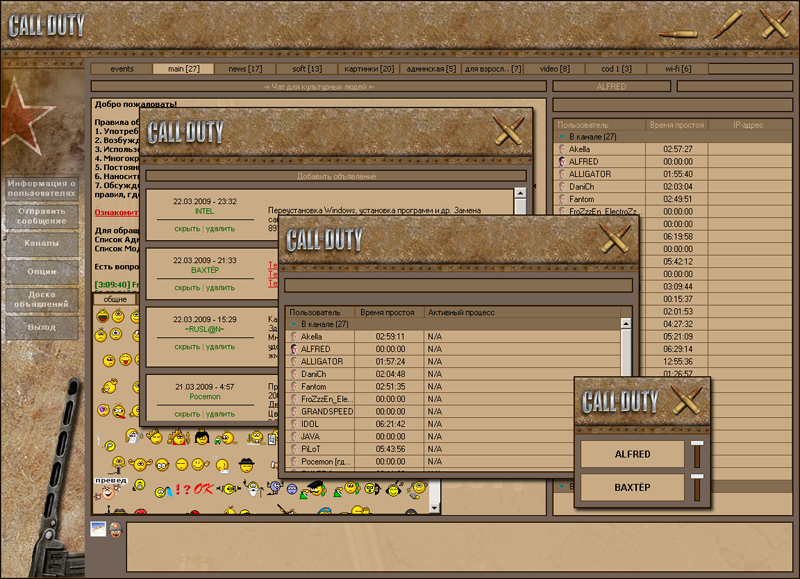
Task: Select ALLIGATOR in the right user list
Action: (589, 174)
